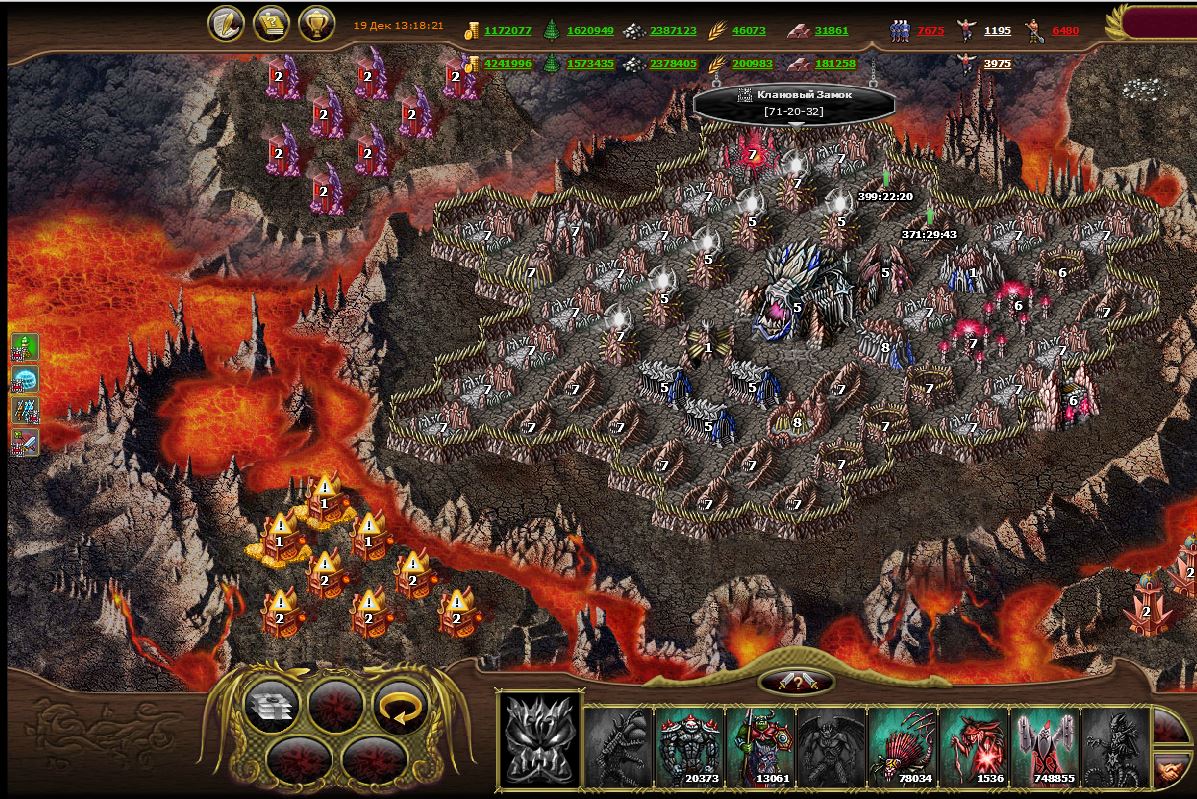Select the red demon unit with 1536
1197x799 pixels.
(x=974, y=746)
